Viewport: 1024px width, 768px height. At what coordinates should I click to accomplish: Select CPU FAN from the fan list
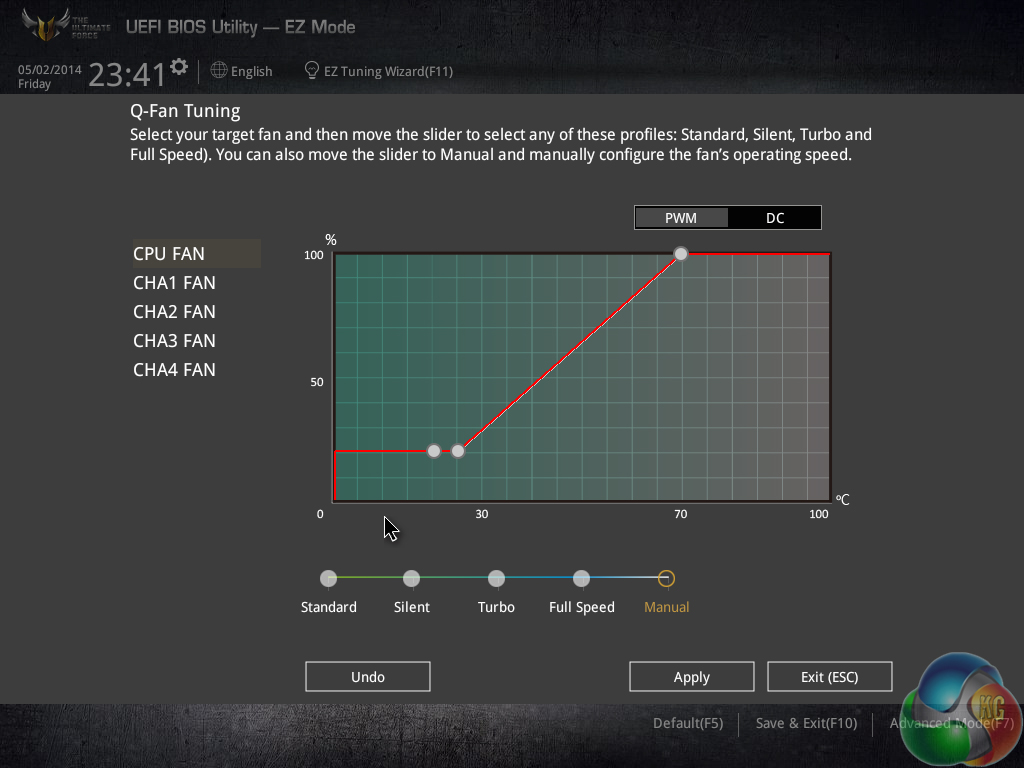tap(169, 254)
